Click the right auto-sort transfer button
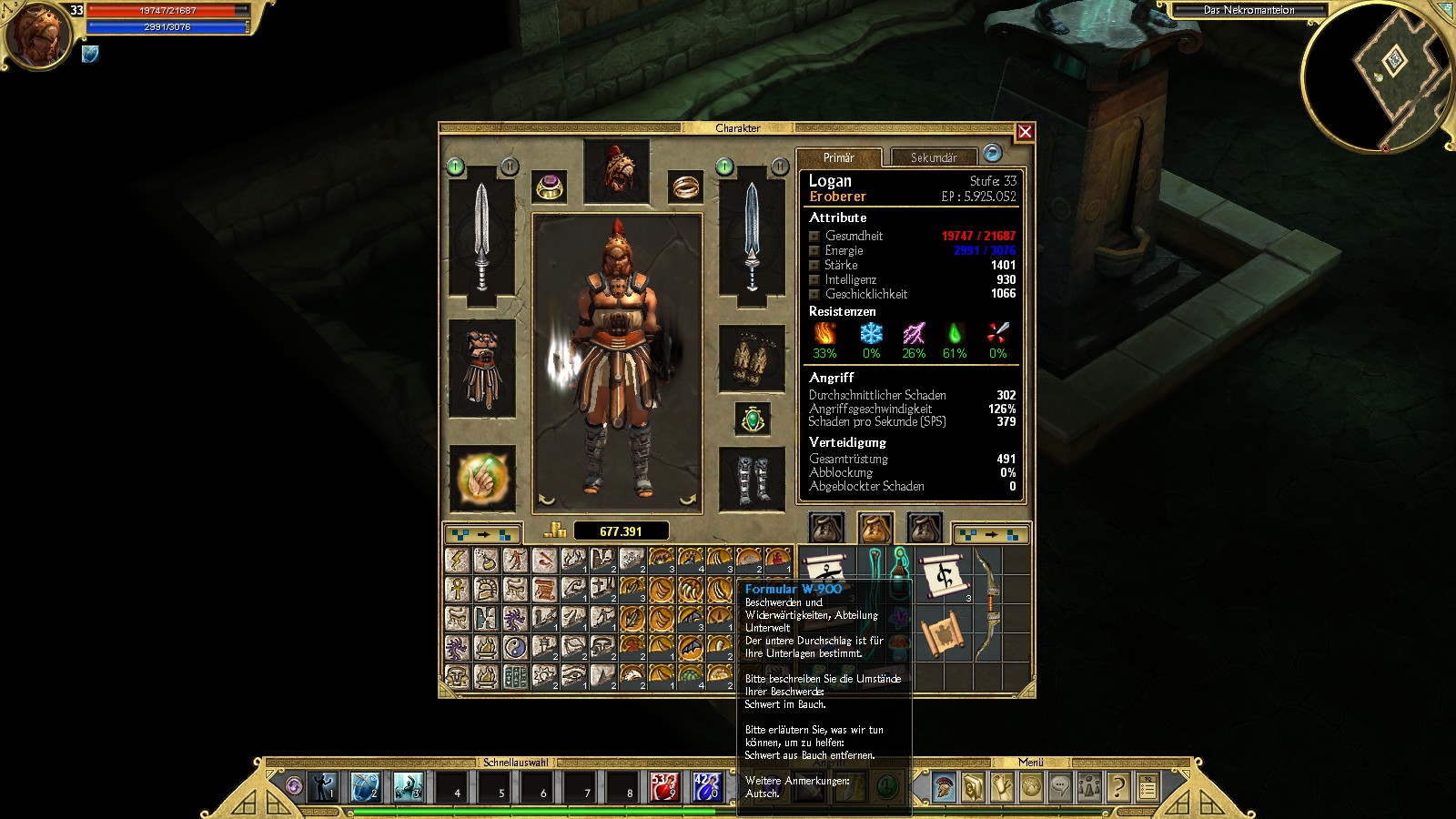Screen dimensions: 1456x819 (x=990, y=534)
